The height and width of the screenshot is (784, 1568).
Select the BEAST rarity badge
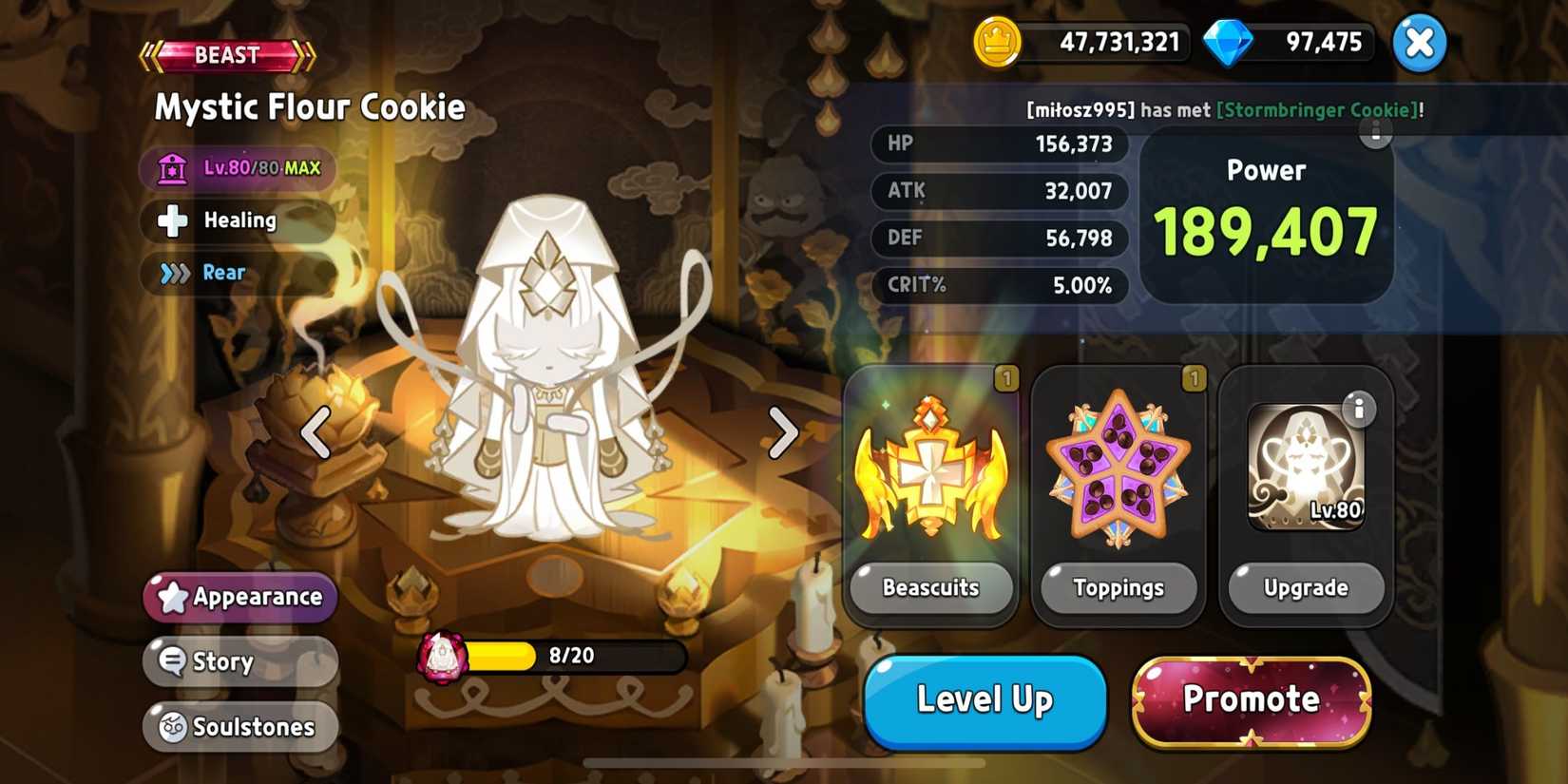225,54
